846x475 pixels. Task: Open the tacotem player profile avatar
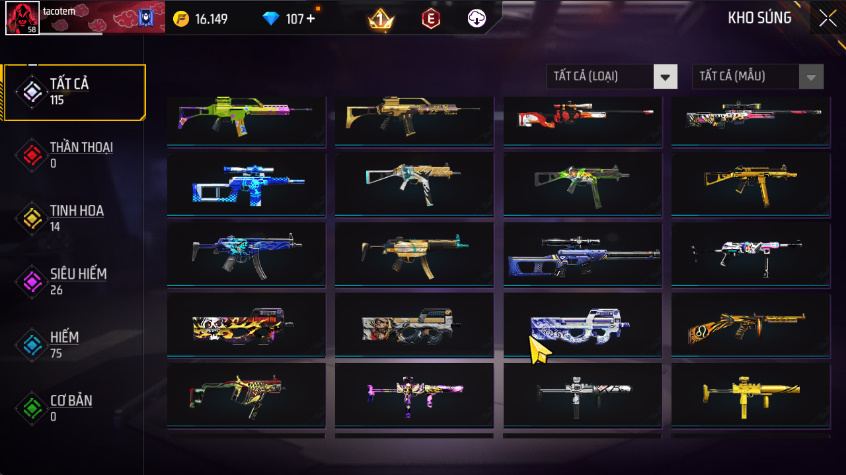pos(22,18)
